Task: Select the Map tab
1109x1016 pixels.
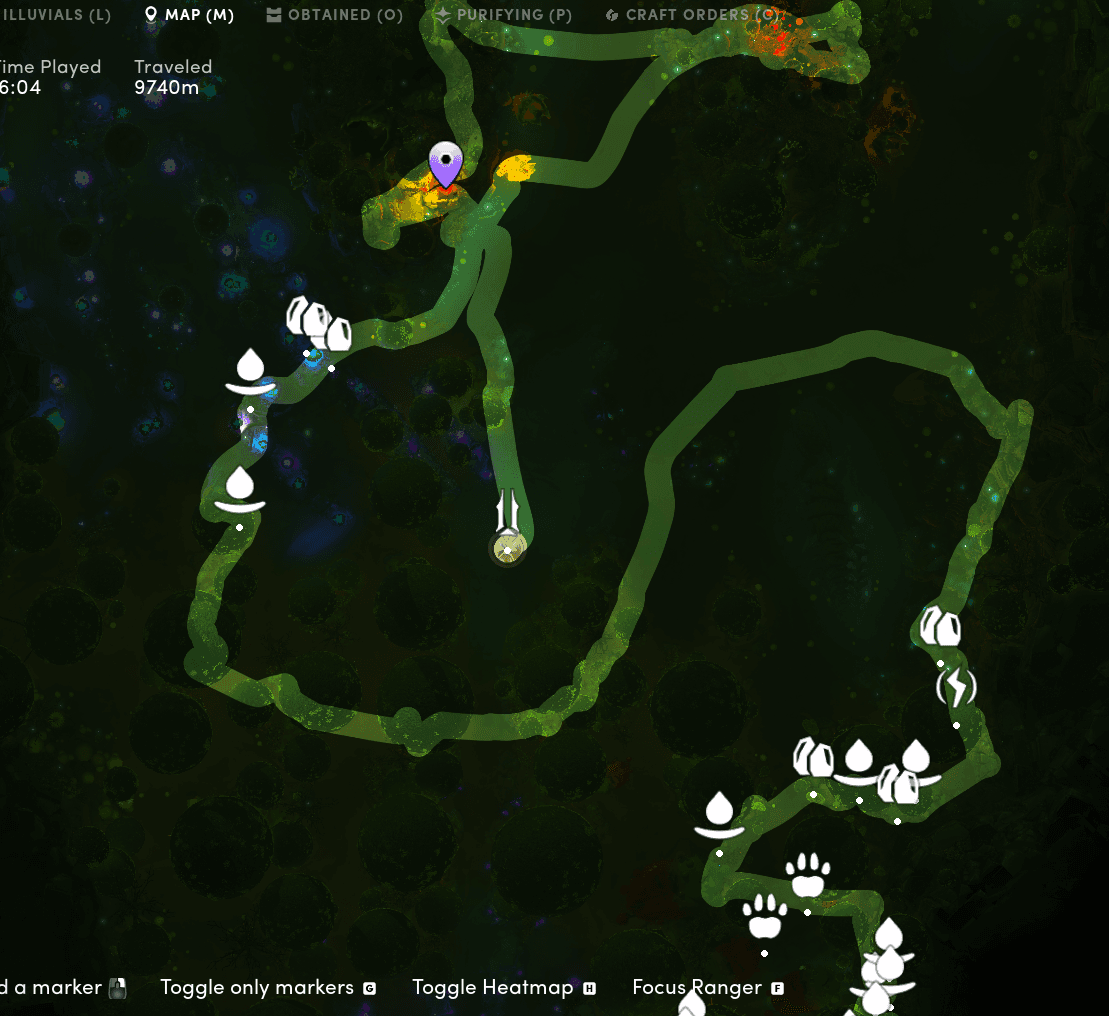Action: click(189, 15)
